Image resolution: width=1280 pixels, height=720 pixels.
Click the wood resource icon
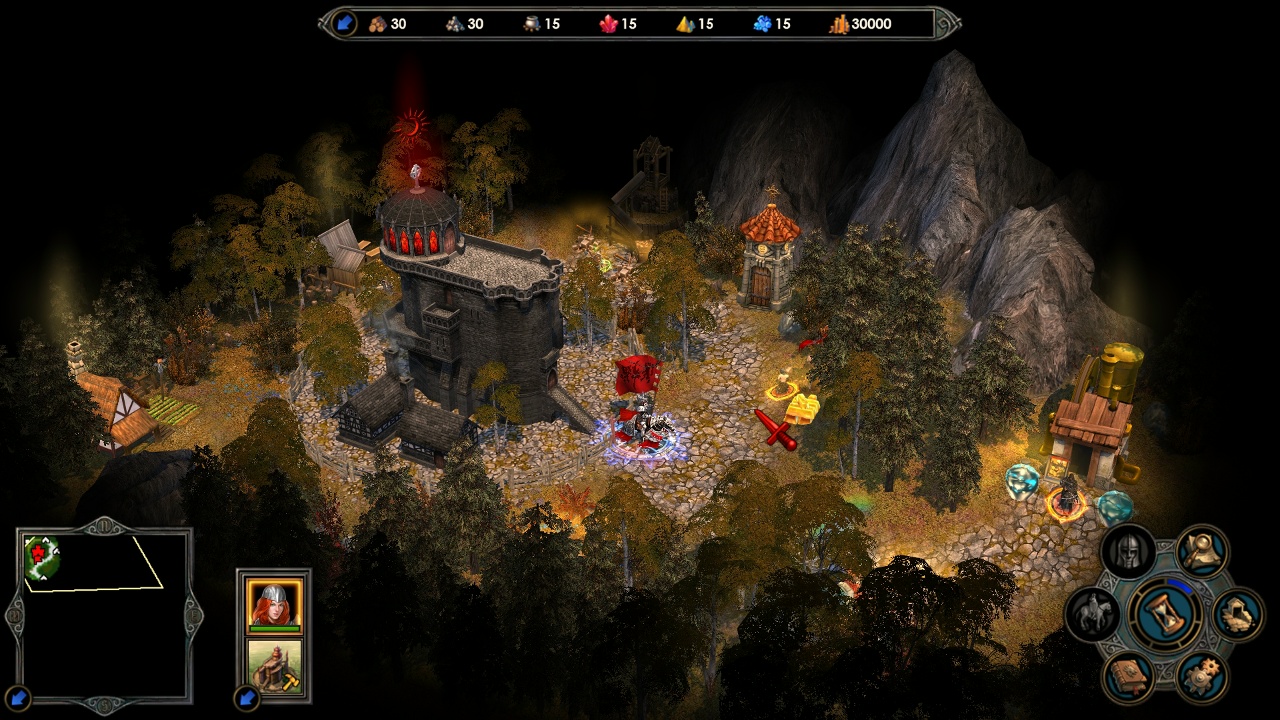377,24
